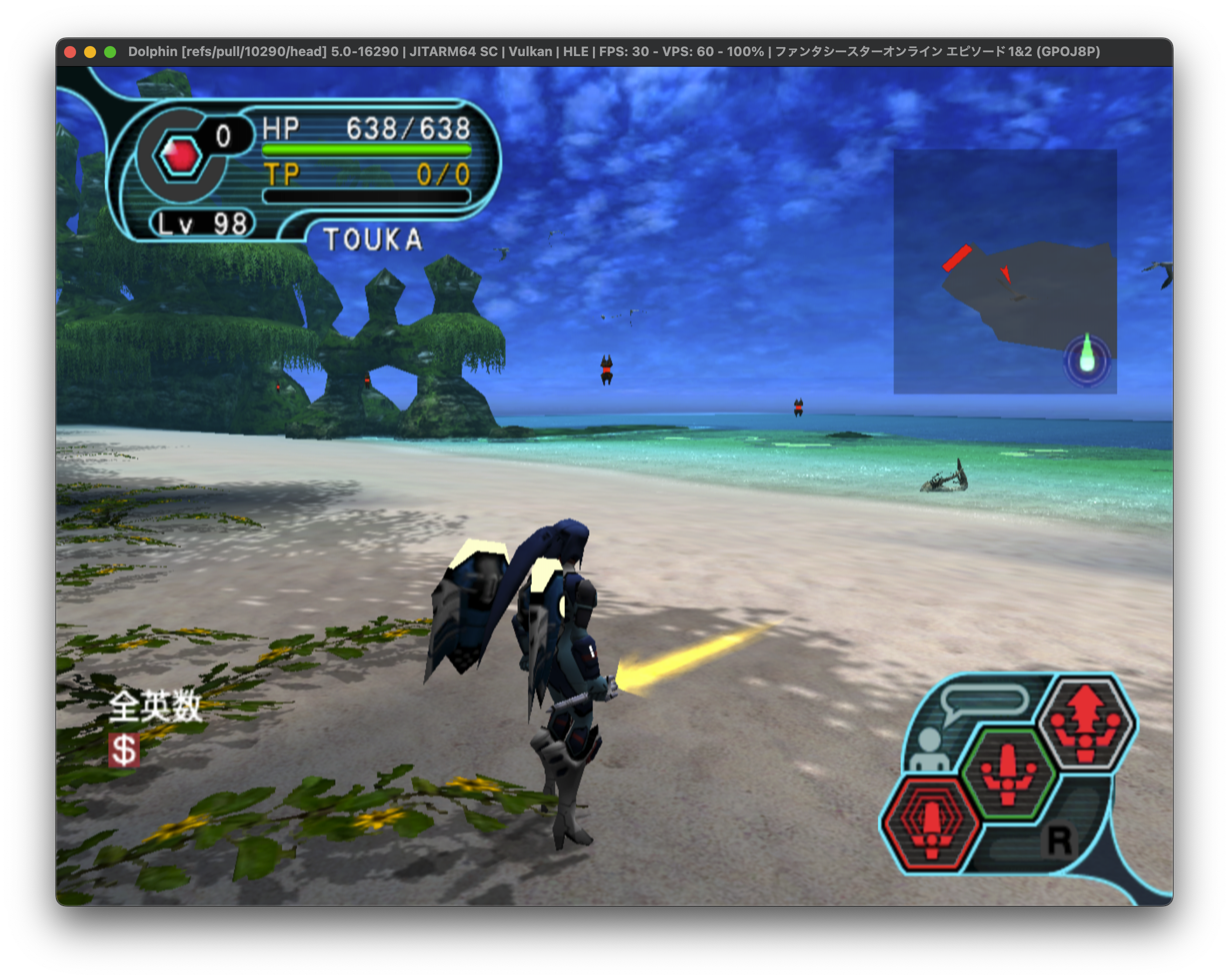
Task: Select the red dollar sign indicator
Action: [124, 750]
